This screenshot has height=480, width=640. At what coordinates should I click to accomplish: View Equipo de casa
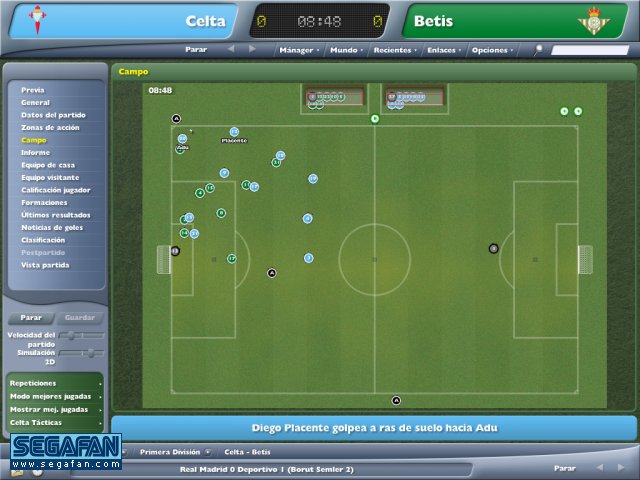pyautogui.click(x=48, y=165)
